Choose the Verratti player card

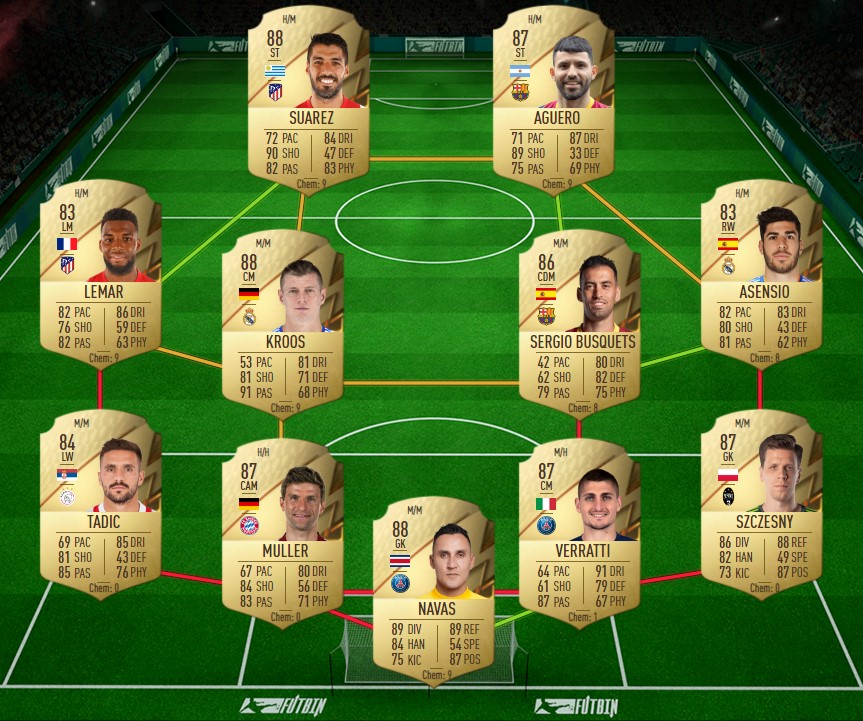click(x=580, y=530)
